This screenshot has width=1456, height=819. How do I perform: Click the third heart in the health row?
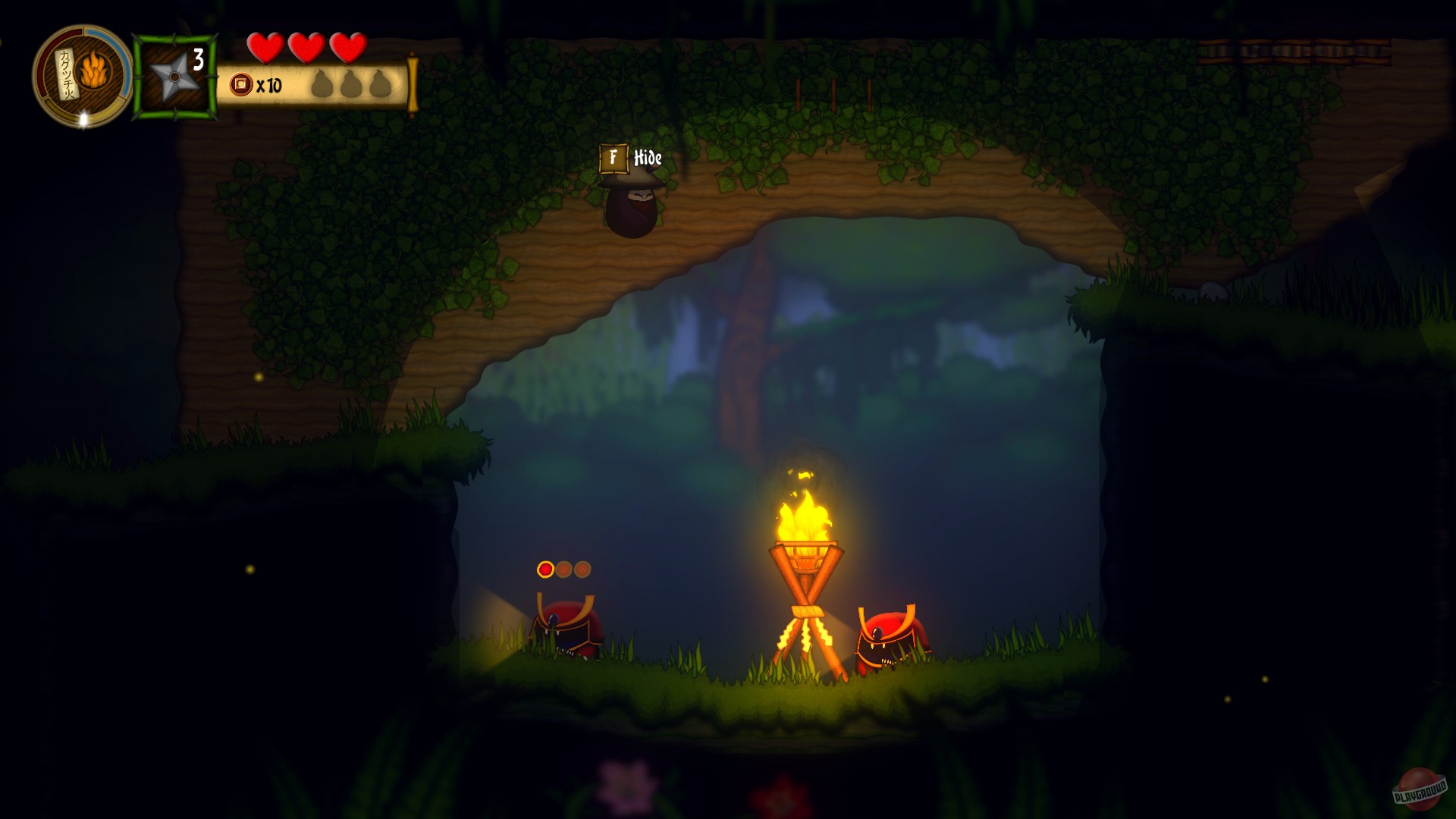point(347,48)
